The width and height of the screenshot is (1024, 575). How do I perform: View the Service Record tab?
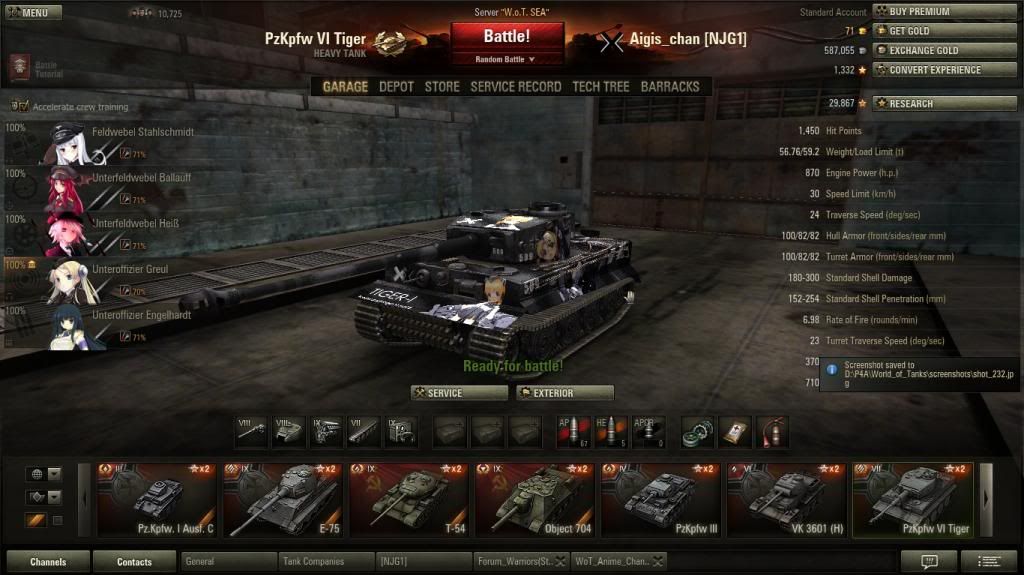click(515, 87)
